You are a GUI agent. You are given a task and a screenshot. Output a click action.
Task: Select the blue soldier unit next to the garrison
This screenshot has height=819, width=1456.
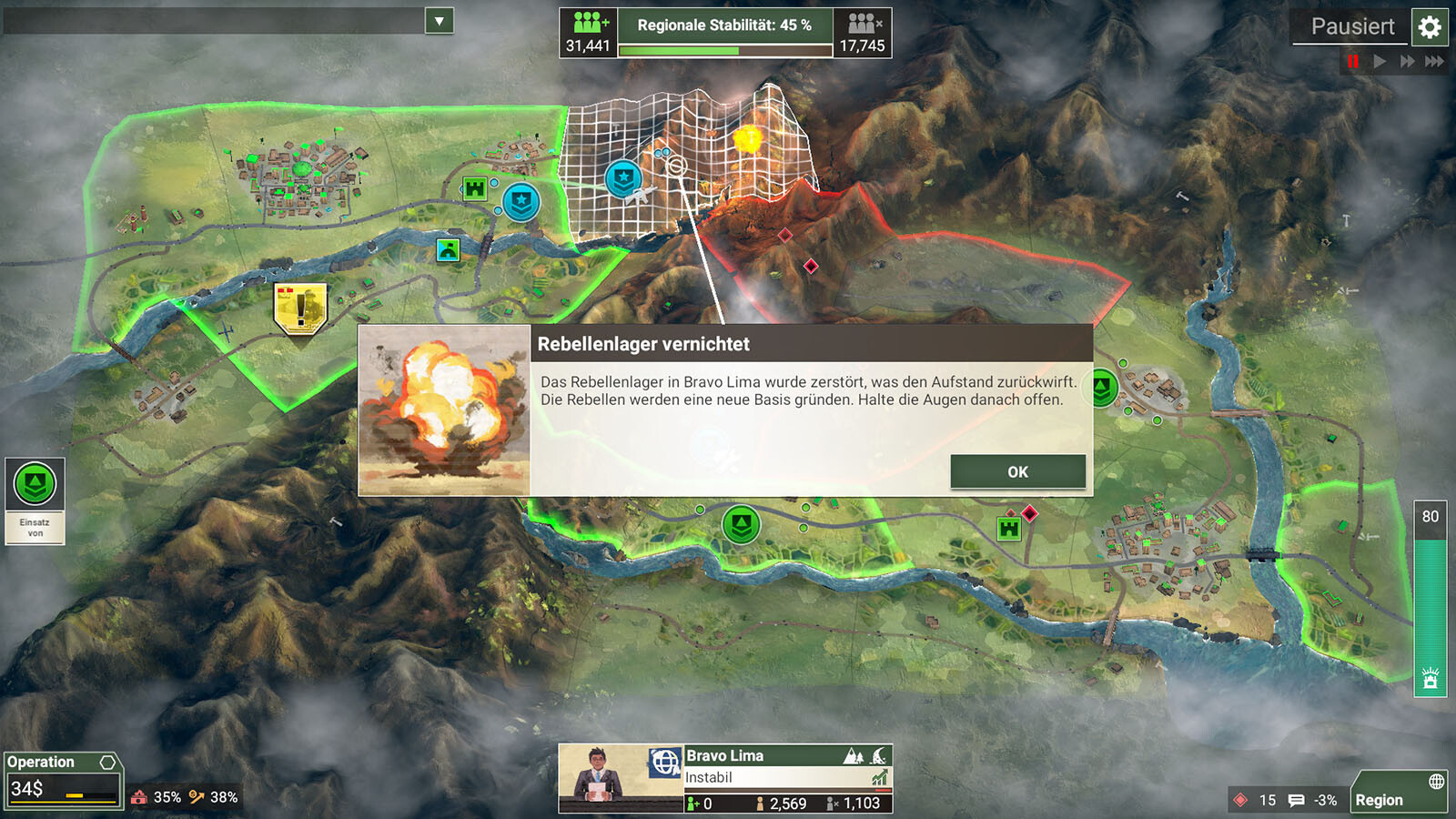[521, 202]
